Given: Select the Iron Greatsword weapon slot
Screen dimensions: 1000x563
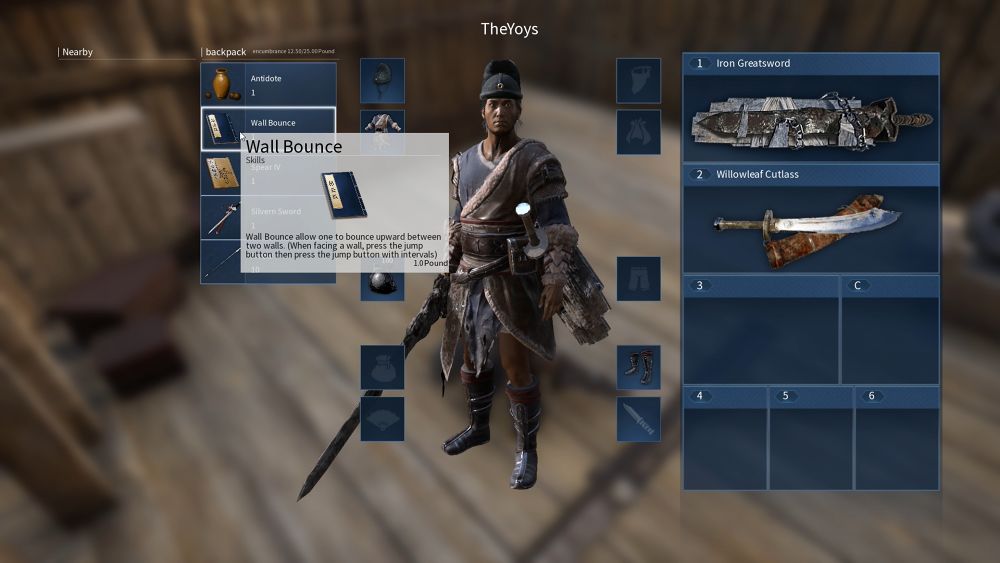Looking at the screenshot, I should (810, 108).
